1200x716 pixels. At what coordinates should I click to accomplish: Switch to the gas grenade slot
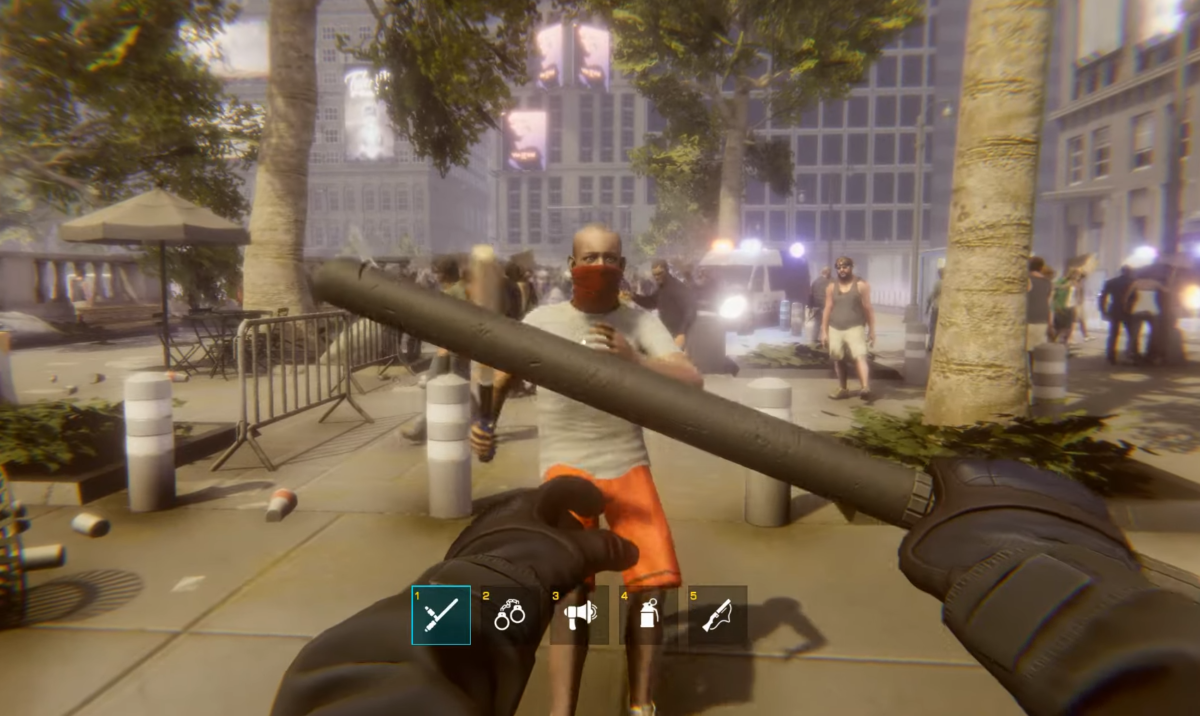click(648, 615)
